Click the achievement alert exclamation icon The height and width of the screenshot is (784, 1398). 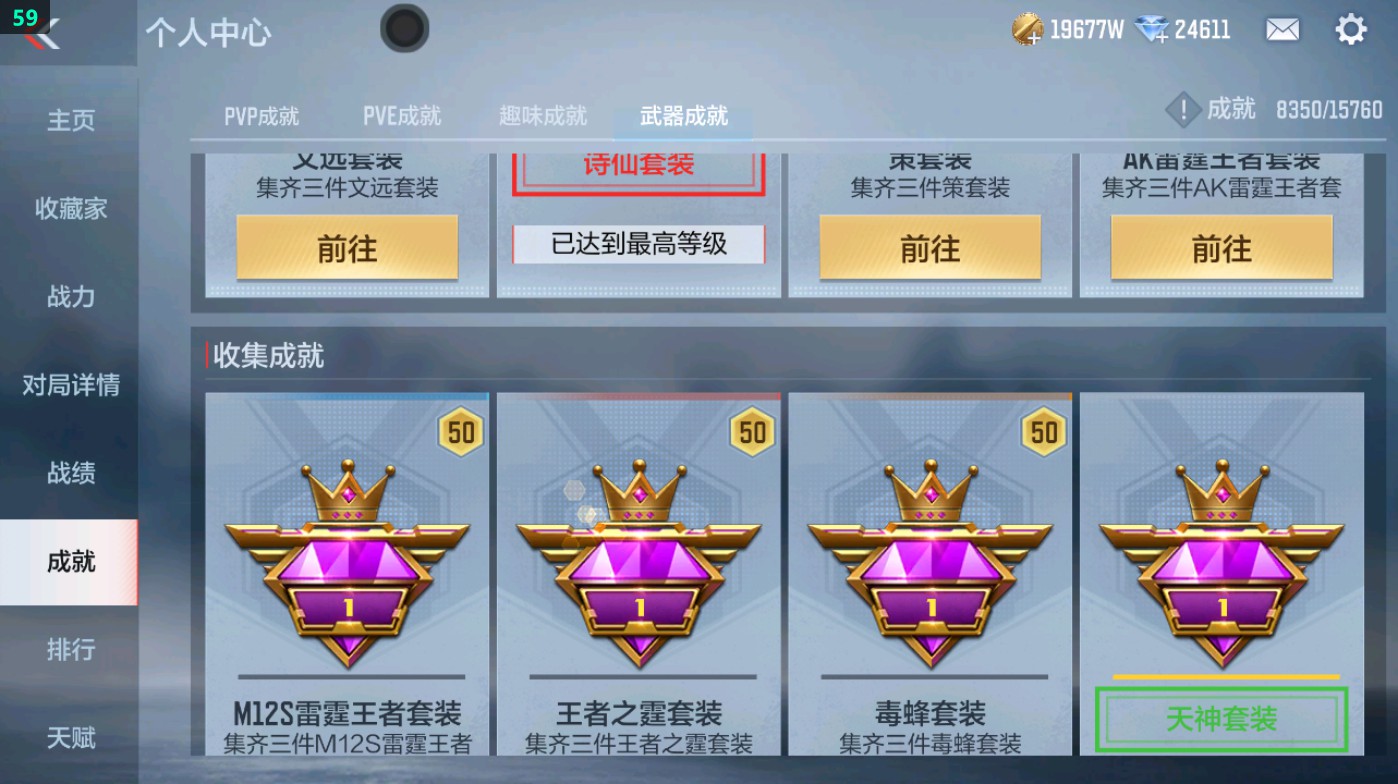coord(1183,110)
